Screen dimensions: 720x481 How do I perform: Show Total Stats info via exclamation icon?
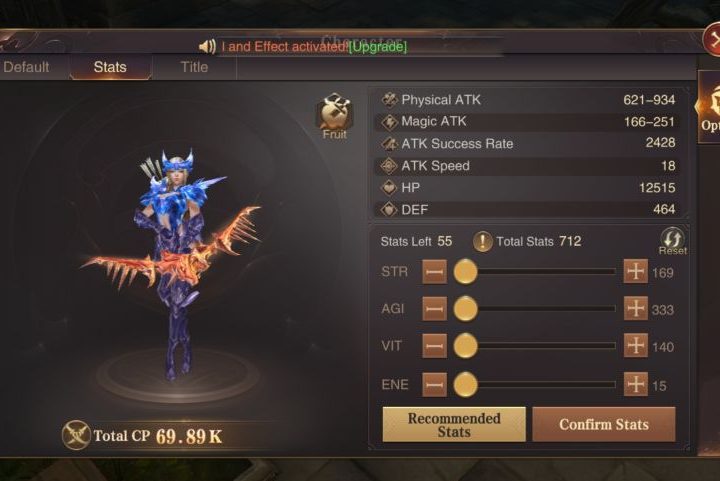click(x=482, y=241)
